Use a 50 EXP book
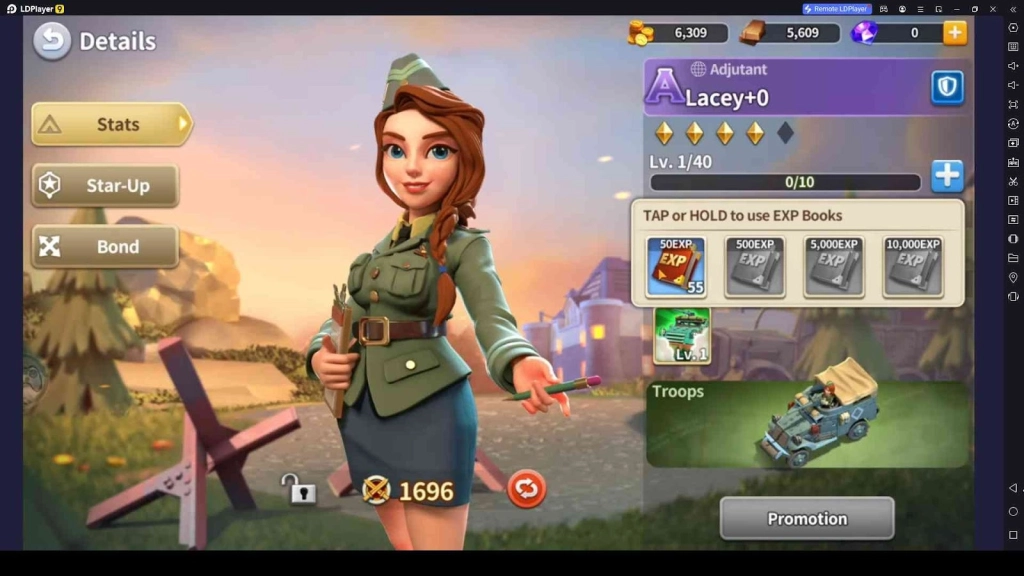The width and height of the screenshot is (1024, 576). pos(675,267)
